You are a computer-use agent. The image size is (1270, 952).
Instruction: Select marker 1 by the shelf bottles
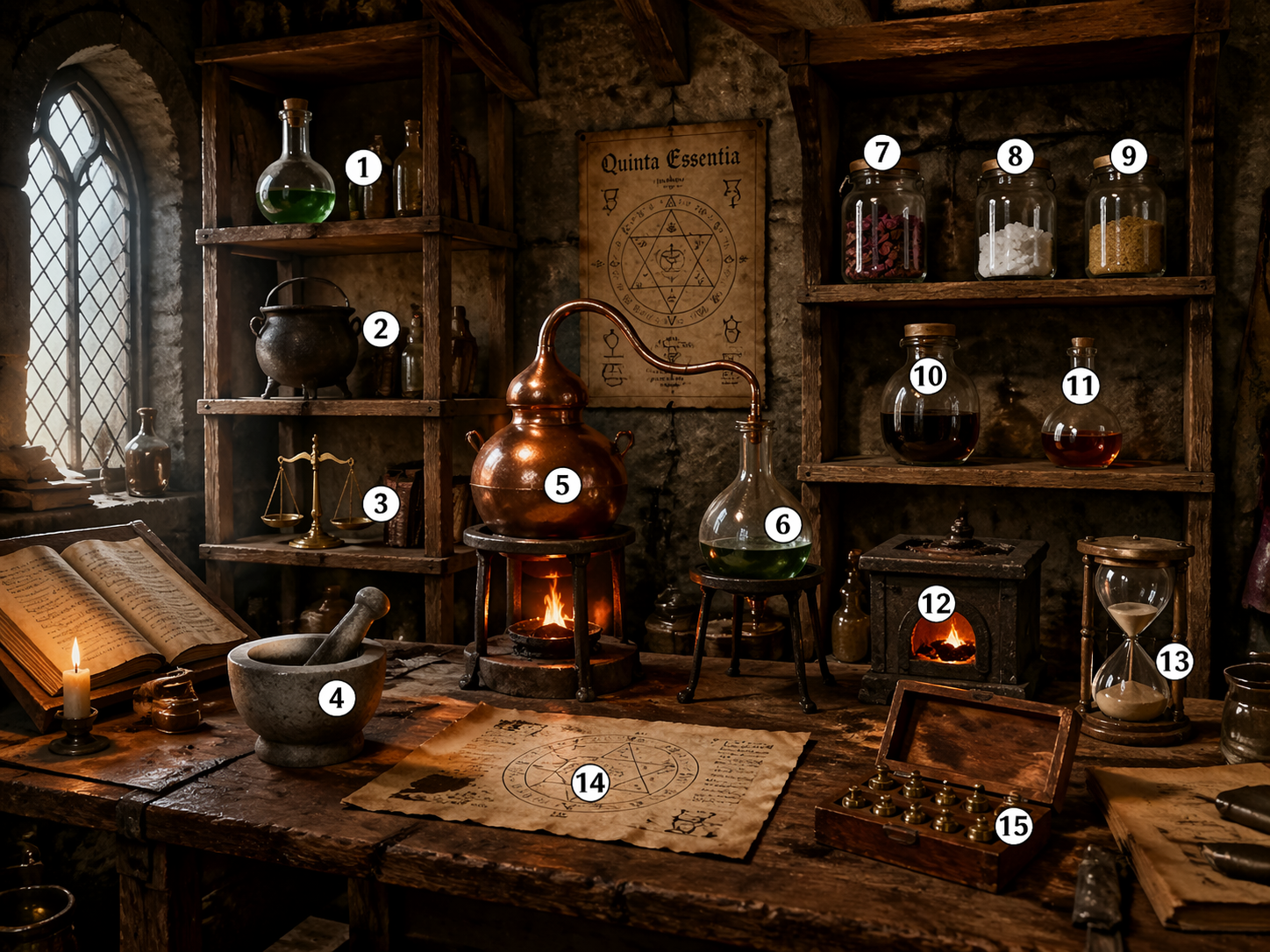coord(363,167)
